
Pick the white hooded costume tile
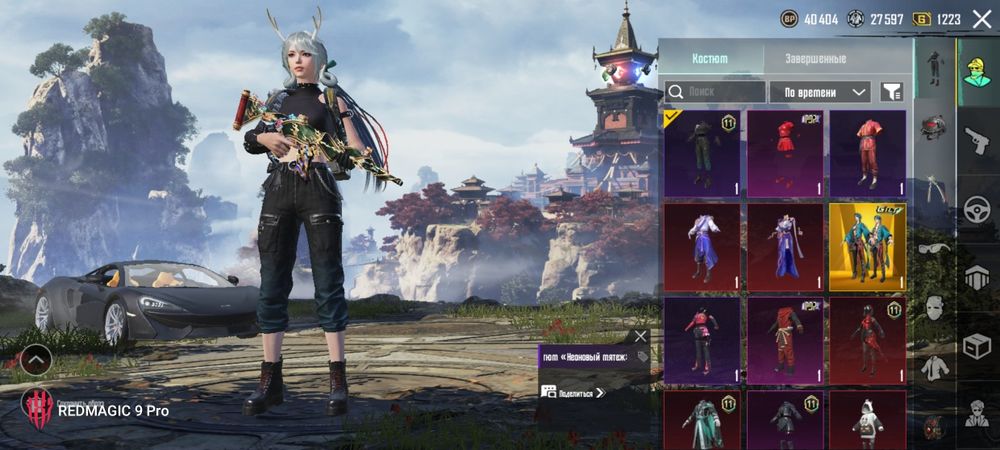point(867,420)
